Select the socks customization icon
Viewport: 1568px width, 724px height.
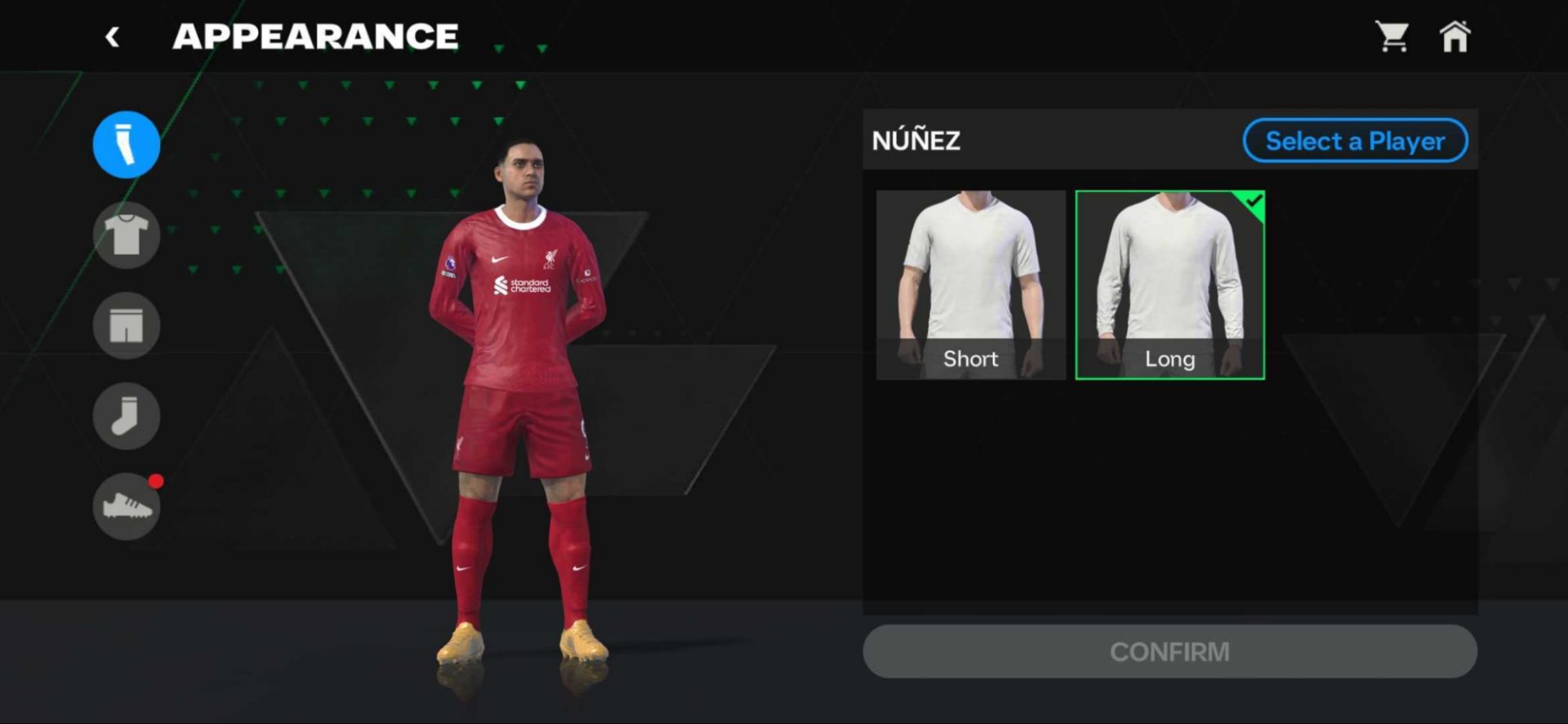coord(125,415)
